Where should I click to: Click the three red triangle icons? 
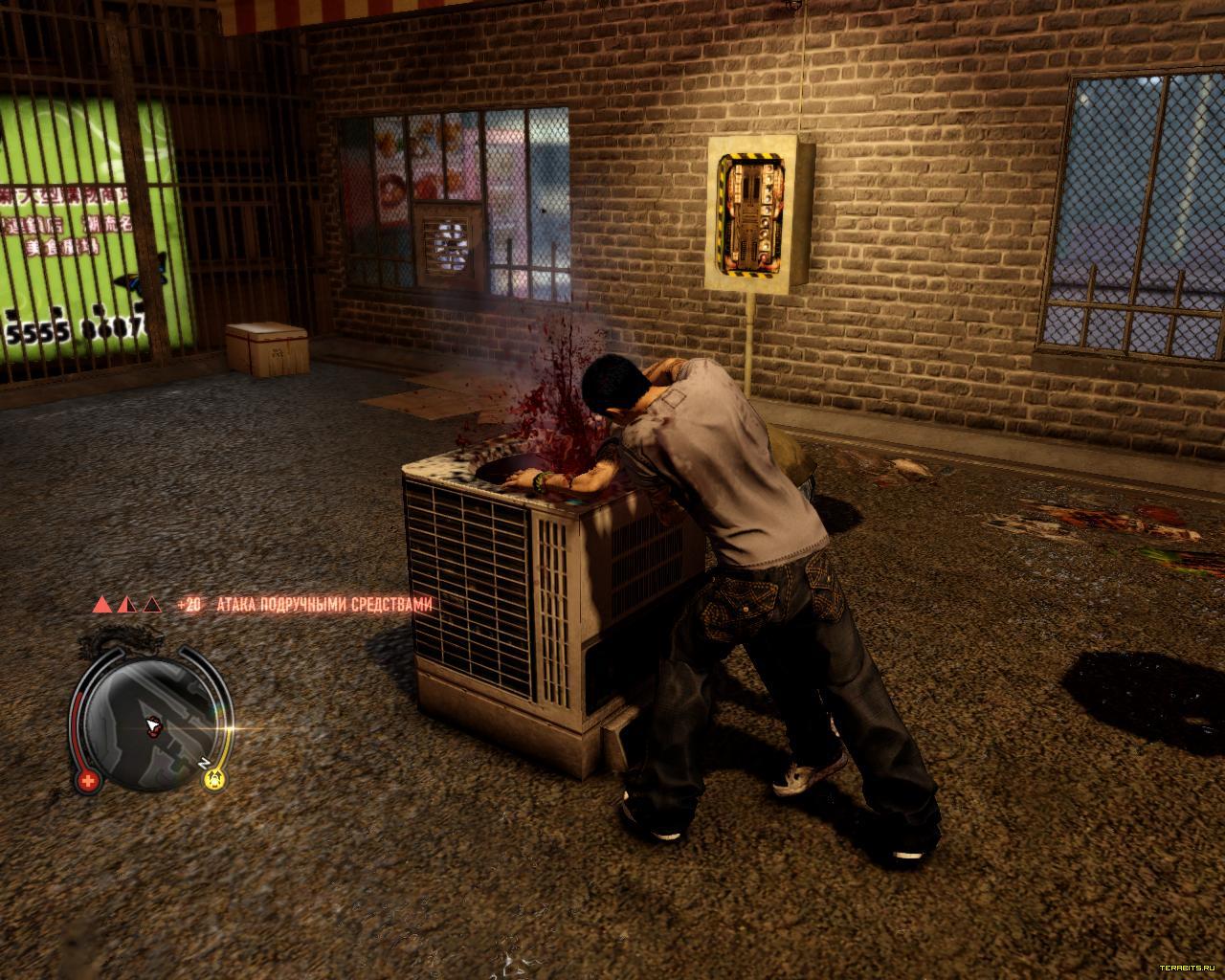125,605
